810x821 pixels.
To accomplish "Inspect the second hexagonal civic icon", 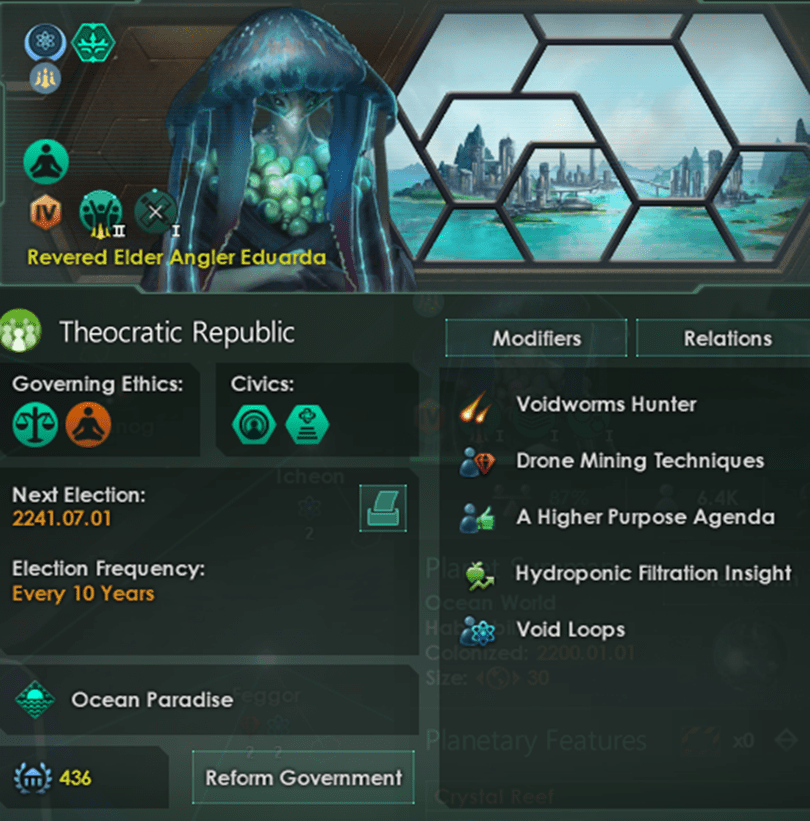I will point(306,424).
